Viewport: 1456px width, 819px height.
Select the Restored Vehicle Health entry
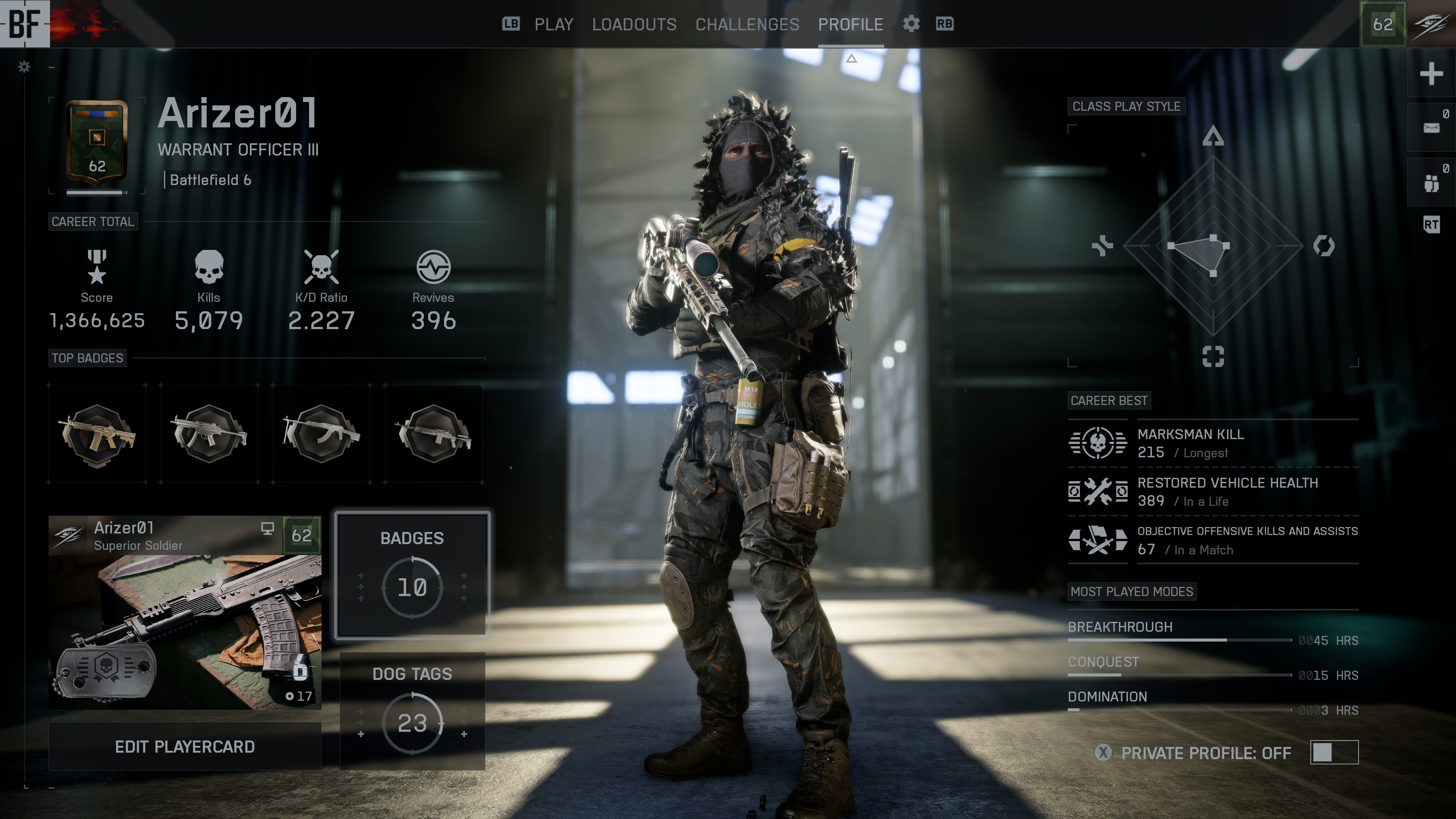(1213, 492)
